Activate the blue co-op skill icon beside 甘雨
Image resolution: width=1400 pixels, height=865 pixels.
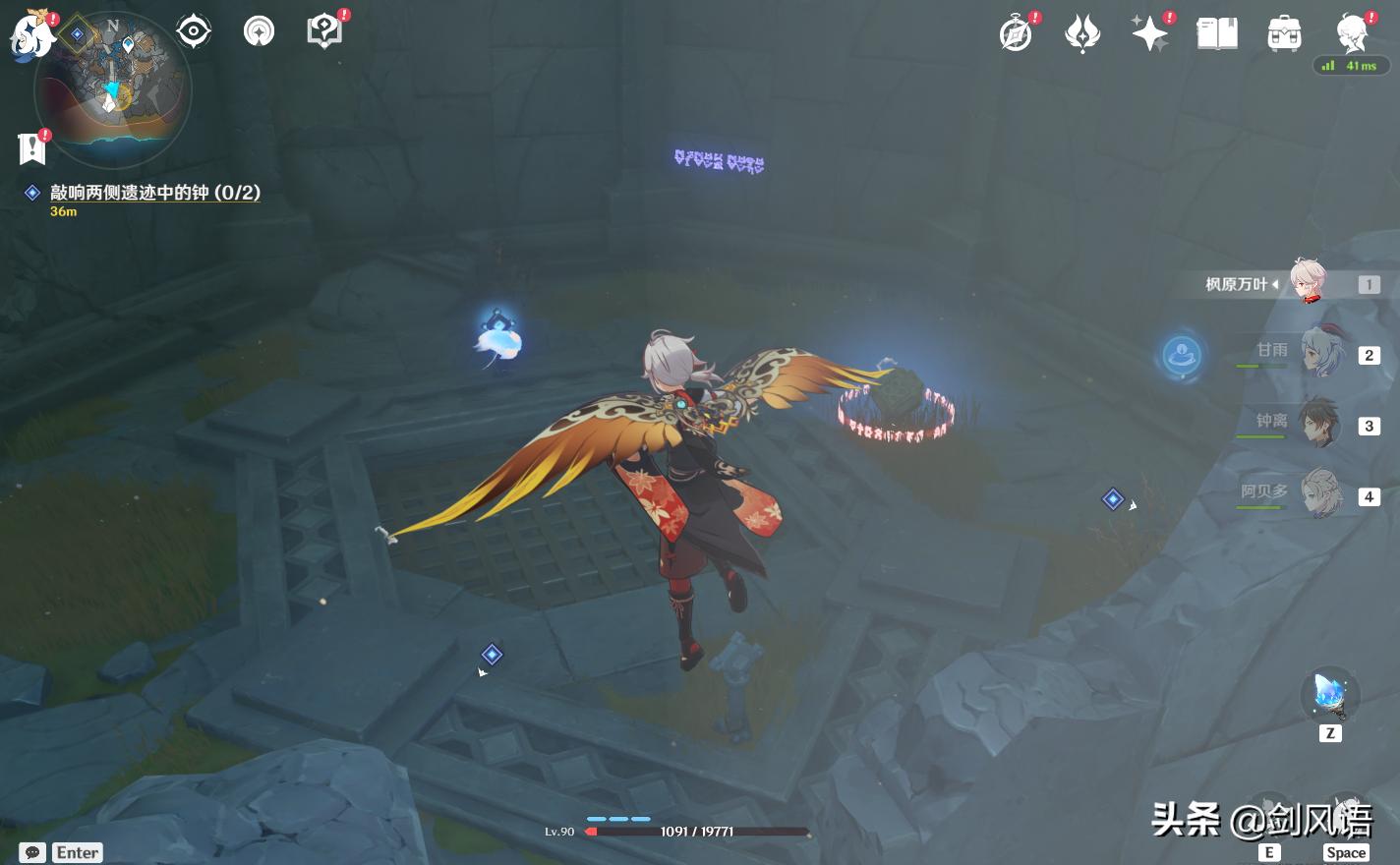[x=1182, y=355]
